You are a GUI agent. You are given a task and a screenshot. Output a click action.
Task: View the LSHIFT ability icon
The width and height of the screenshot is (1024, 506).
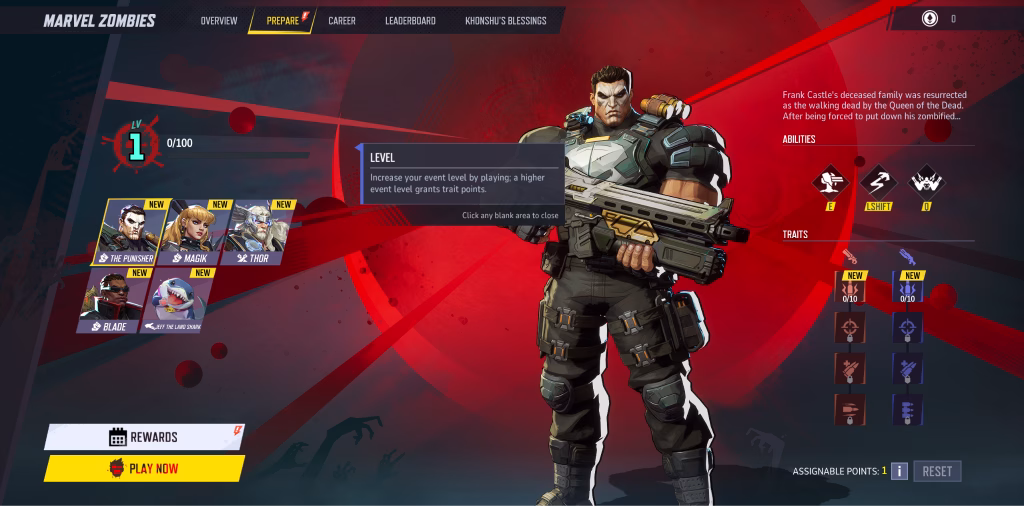pyautogui.click(x=878, y=182)
